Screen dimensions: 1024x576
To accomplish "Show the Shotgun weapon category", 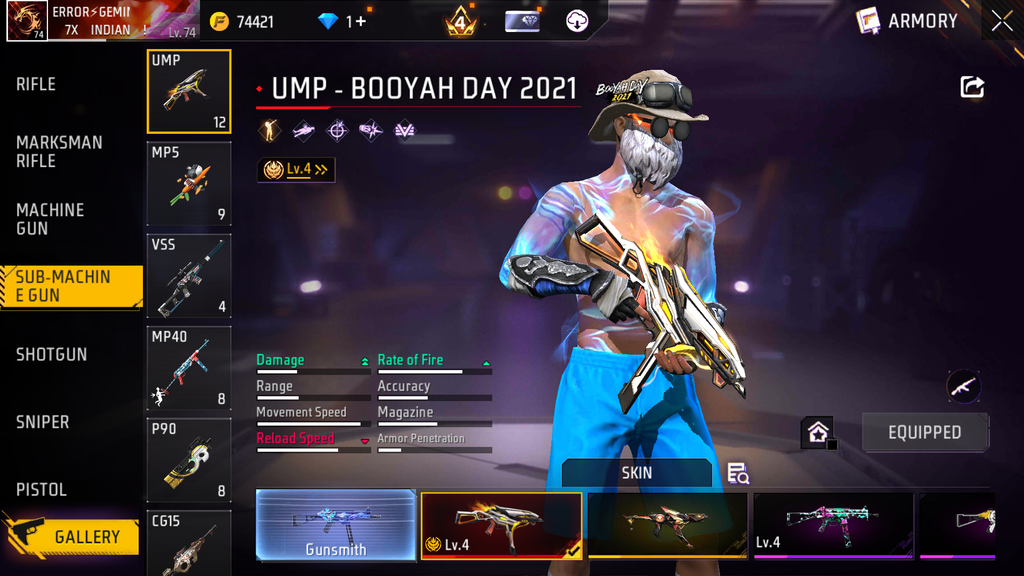I will click(x=51, y=354).
